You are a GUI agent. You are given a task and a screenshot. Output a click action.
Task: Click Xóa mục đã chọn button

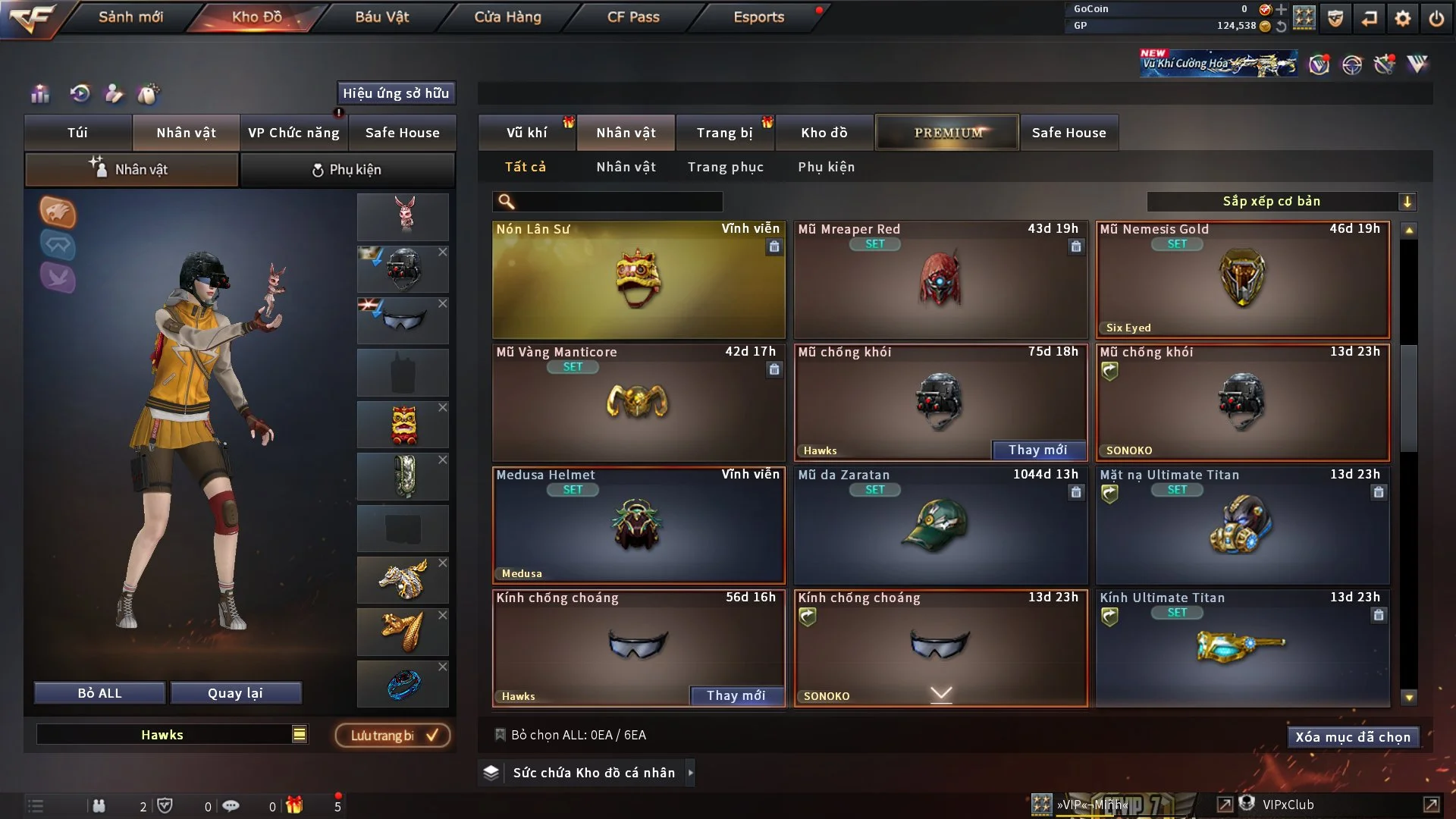point(1352,737)
